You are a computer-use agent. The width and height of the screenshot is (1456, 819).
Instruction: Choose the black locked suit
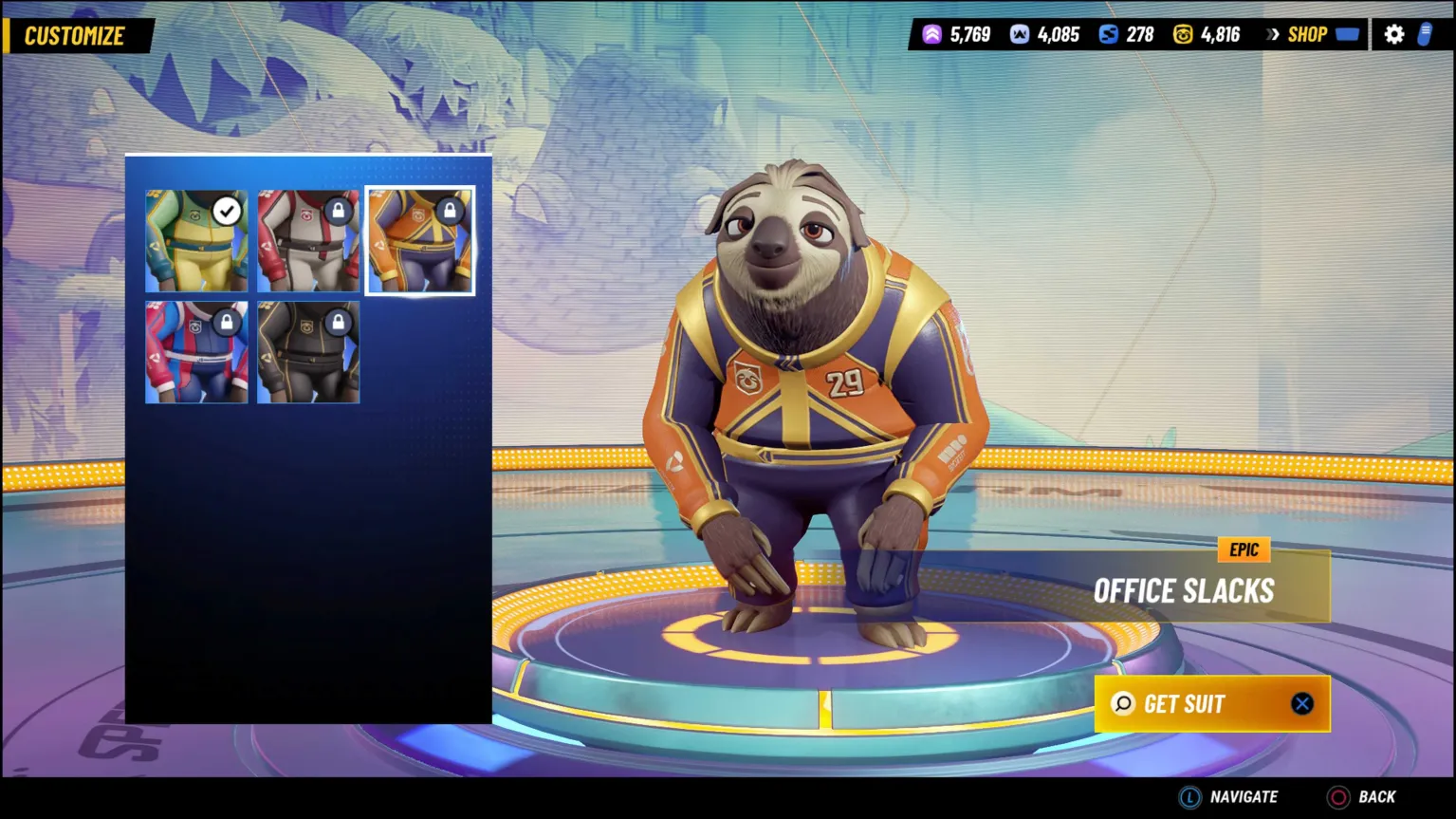308,352
